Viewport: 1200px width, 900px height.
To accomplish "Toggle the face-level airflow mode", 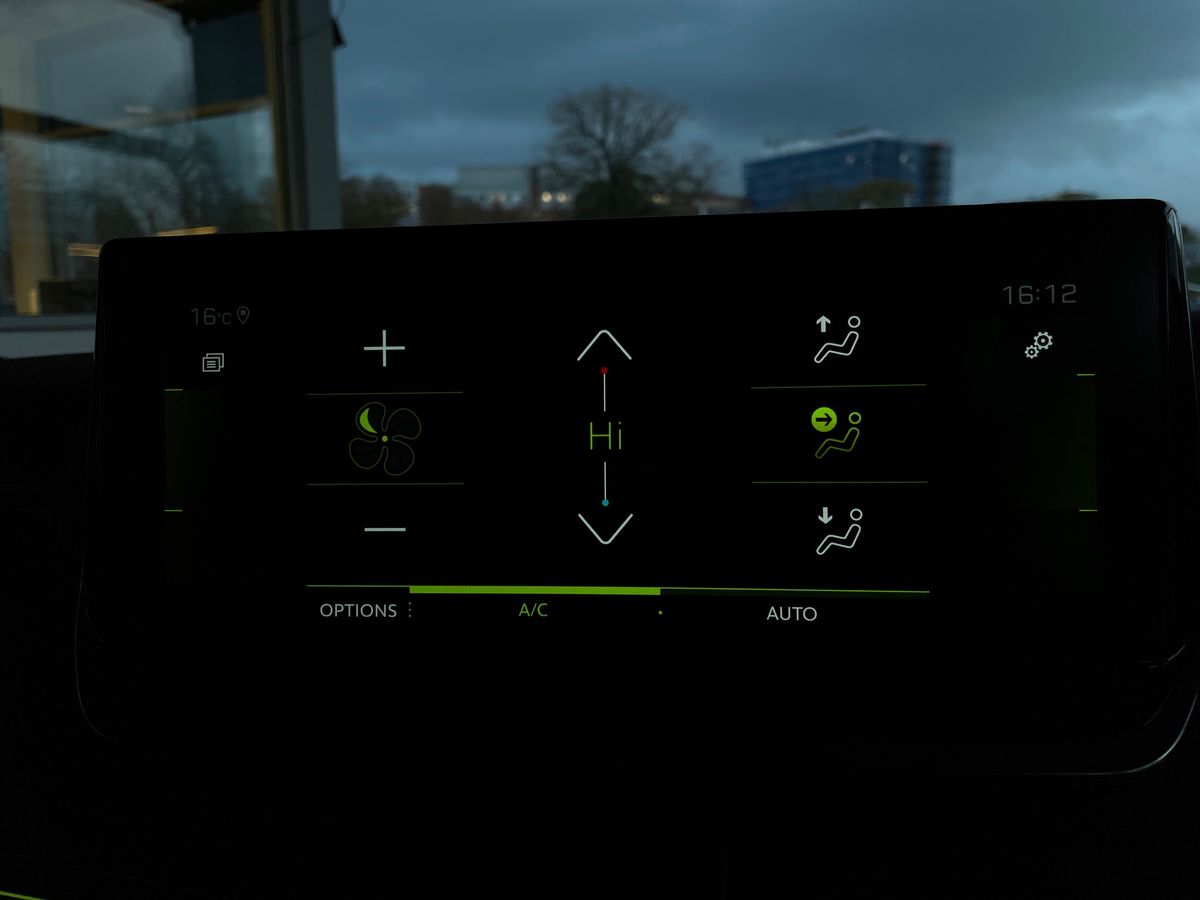I will click(838, 433).
